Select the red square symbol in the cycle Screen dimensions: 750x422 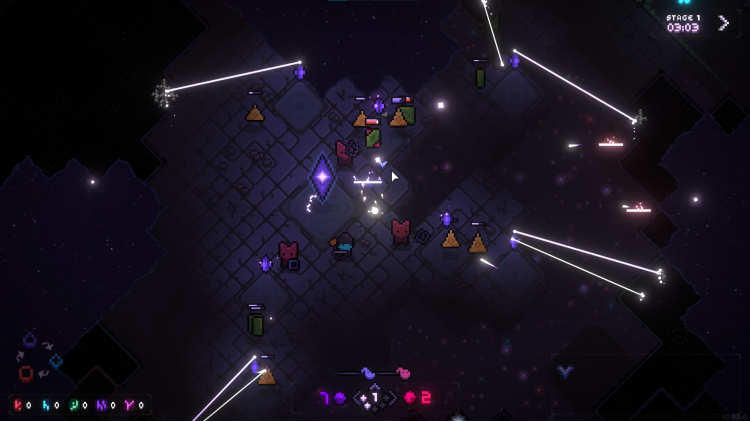(26, 373)
